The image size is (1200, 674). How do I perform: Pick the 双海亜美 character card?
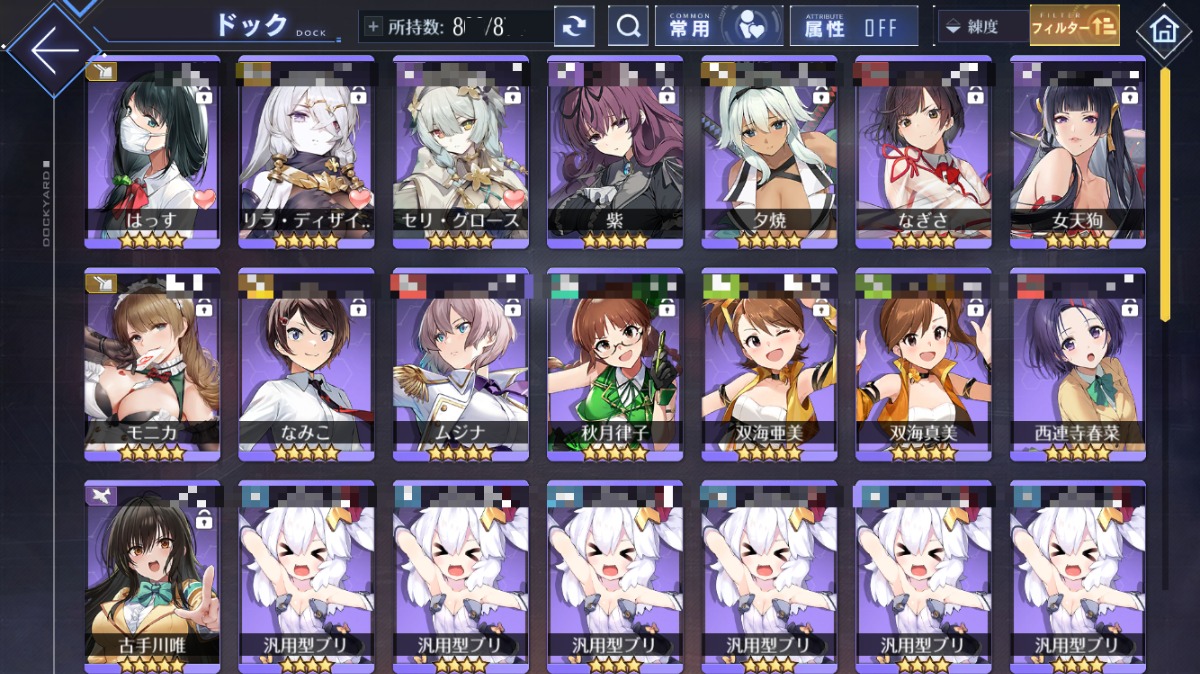(769, 364)
